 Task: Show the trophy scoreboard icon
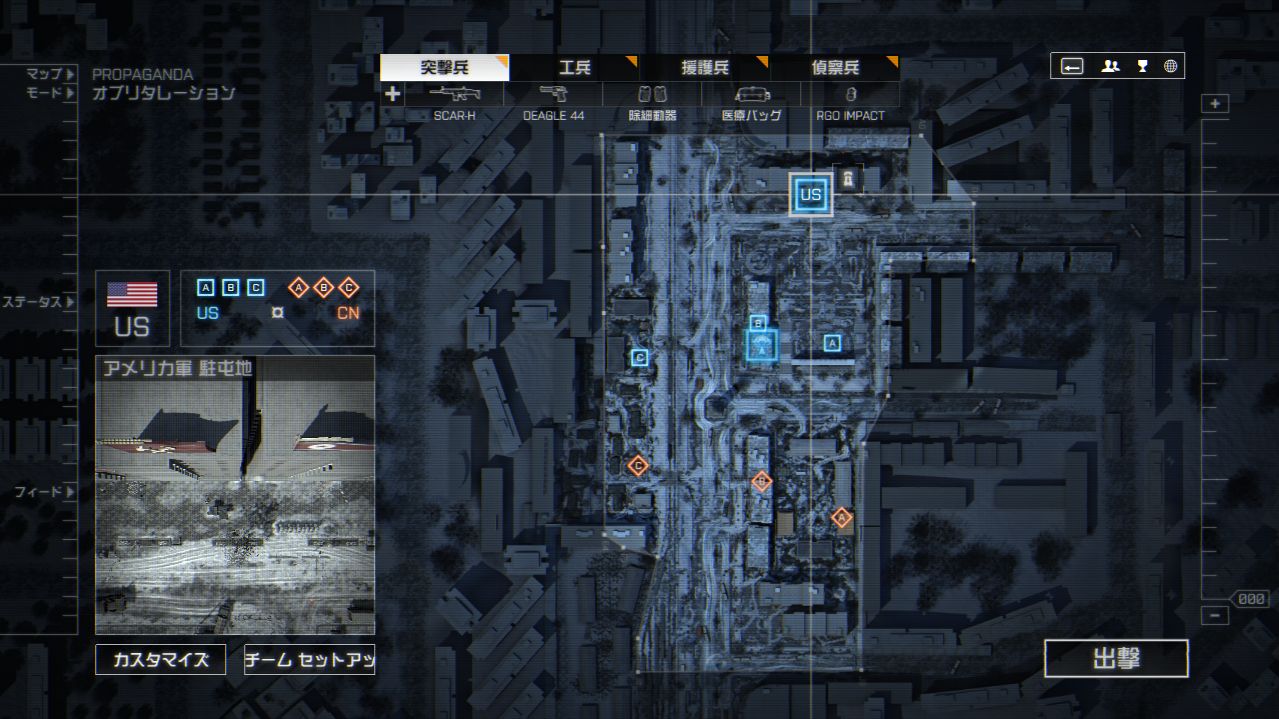[1142, 66]
